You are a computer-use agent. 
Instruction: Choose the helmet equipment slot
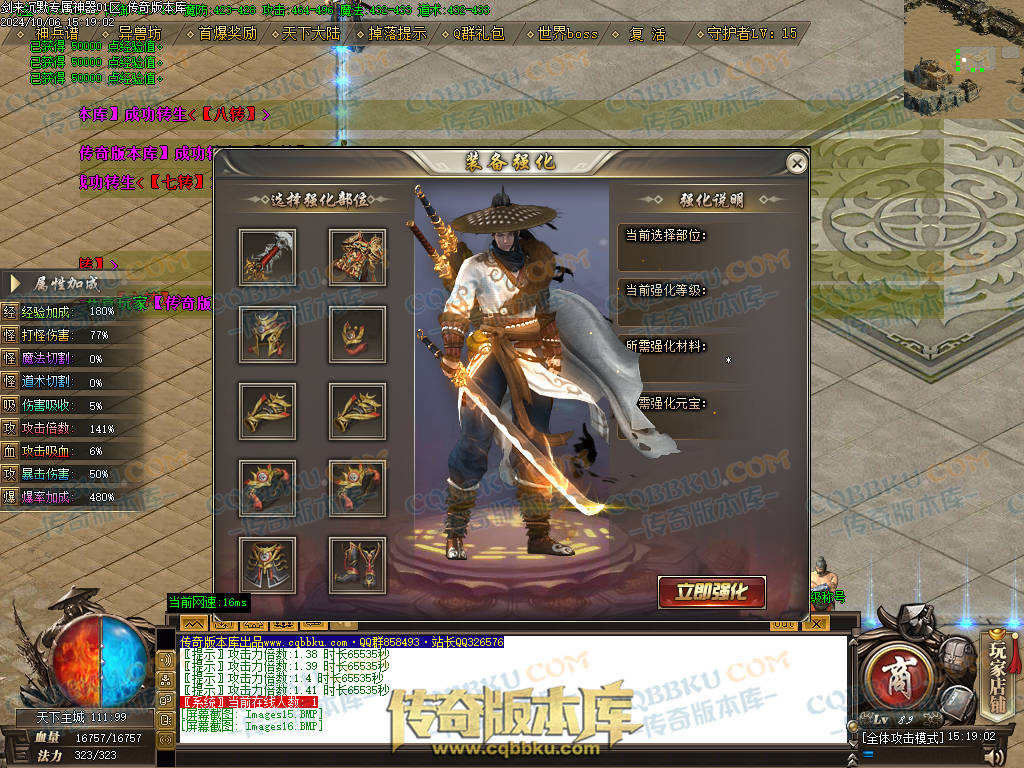(267, 334)
